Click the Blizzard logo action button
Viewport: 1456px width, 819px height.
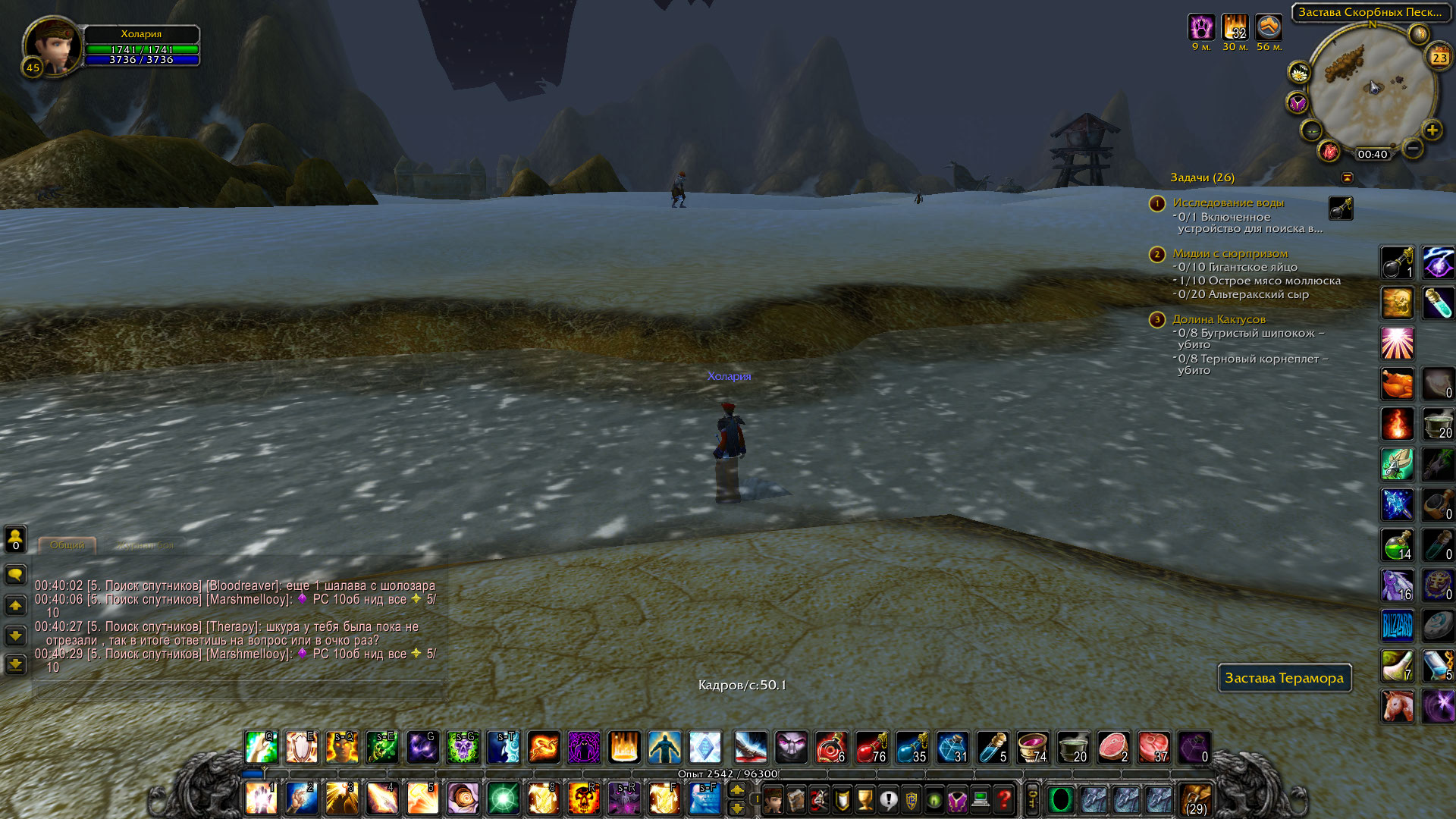(1397, 626)
